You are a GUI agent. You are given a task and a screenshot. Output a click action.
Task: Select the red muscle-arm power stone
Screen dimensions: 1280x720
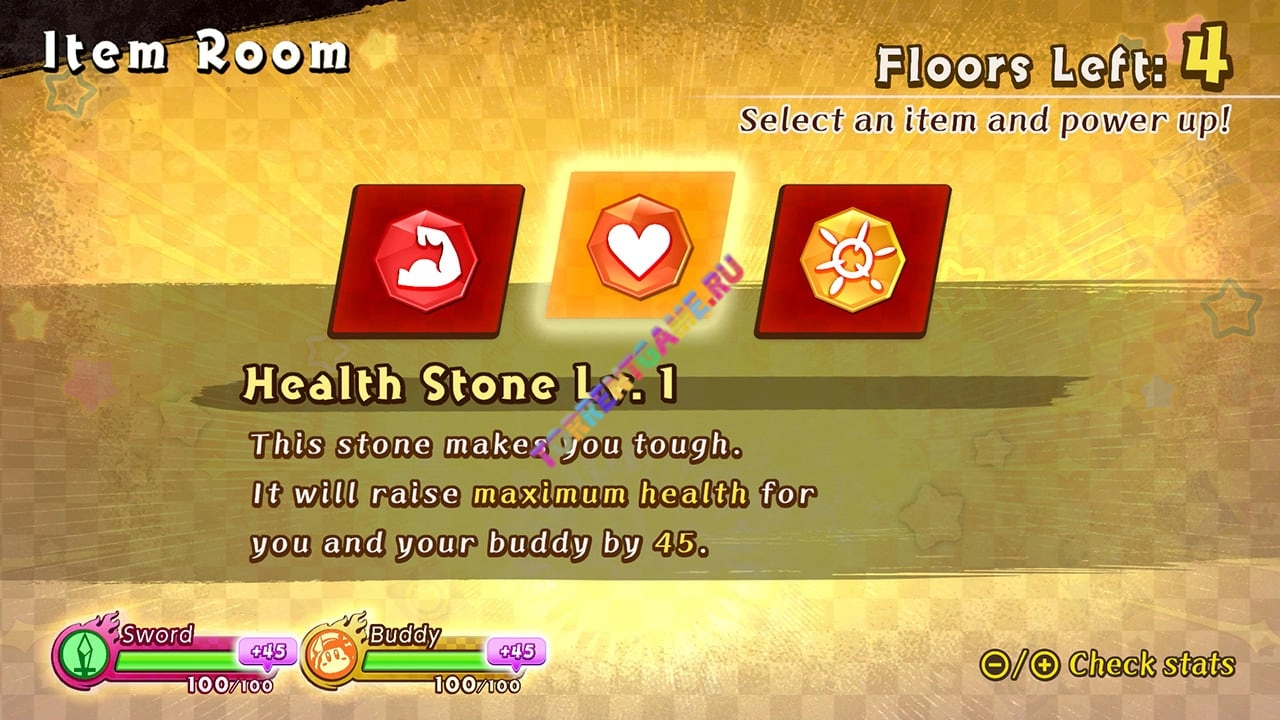pos(426,261)
